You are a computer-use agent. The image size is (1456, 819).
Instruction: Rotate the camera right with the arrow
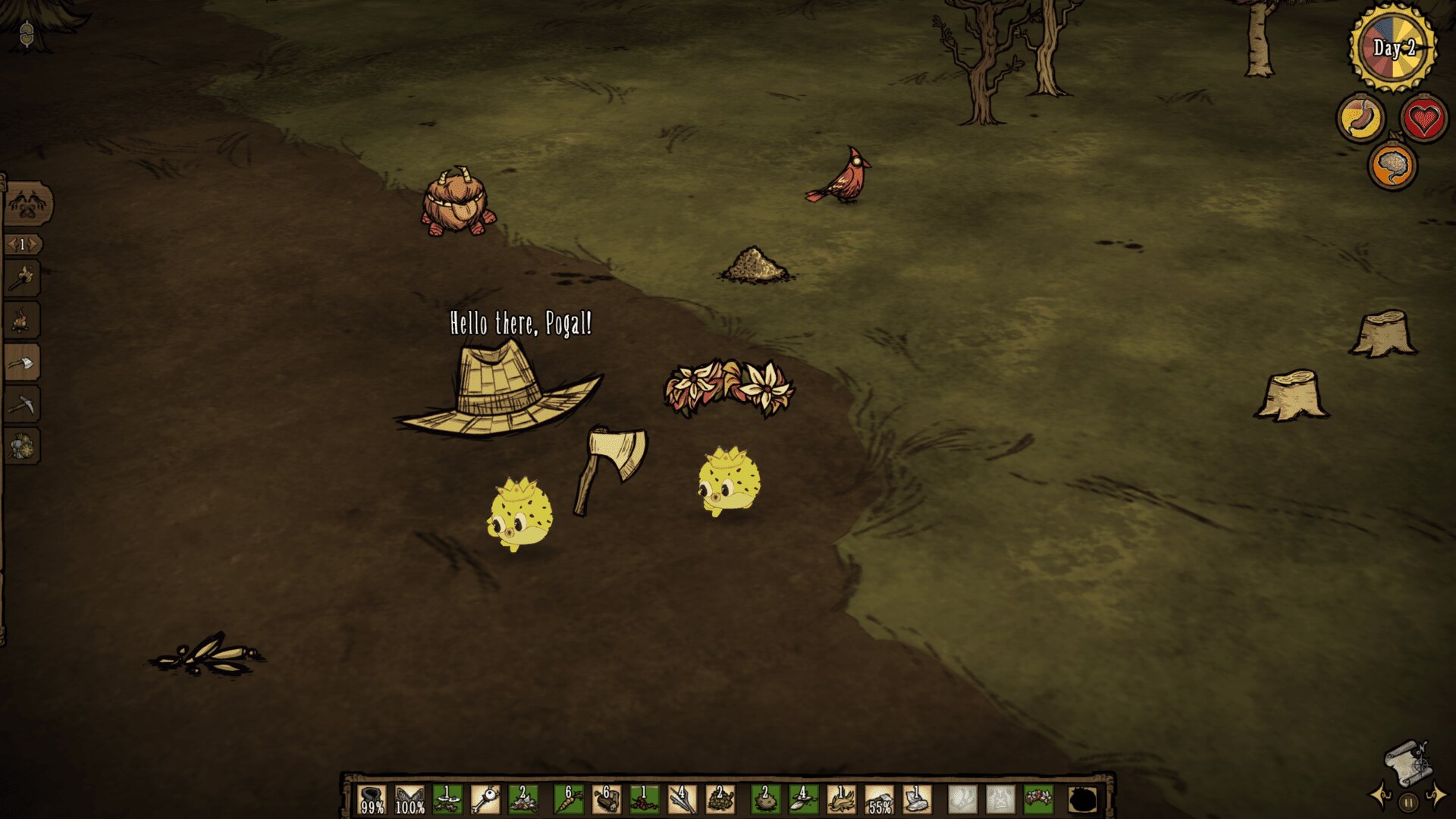pyautogui.click(x=1437, y=797)
